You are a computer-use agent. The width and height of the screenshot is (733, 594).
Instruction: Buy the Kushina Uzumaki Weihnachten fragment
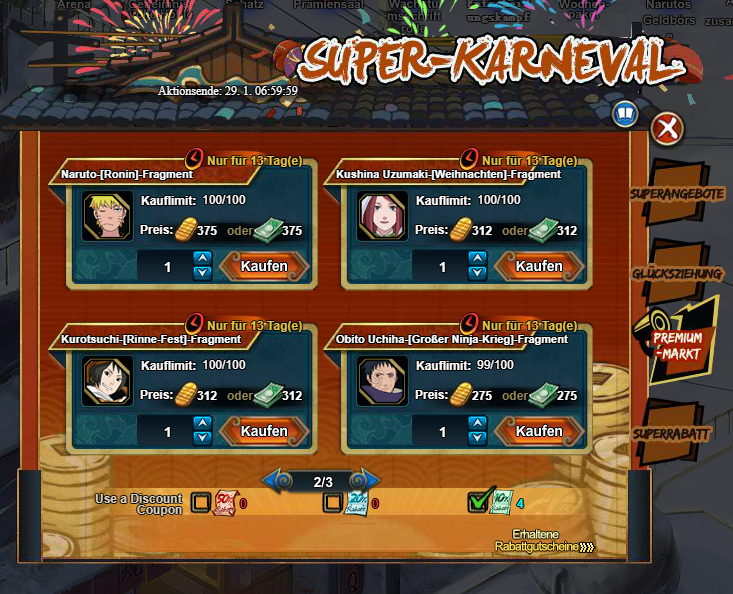(539, 266)
